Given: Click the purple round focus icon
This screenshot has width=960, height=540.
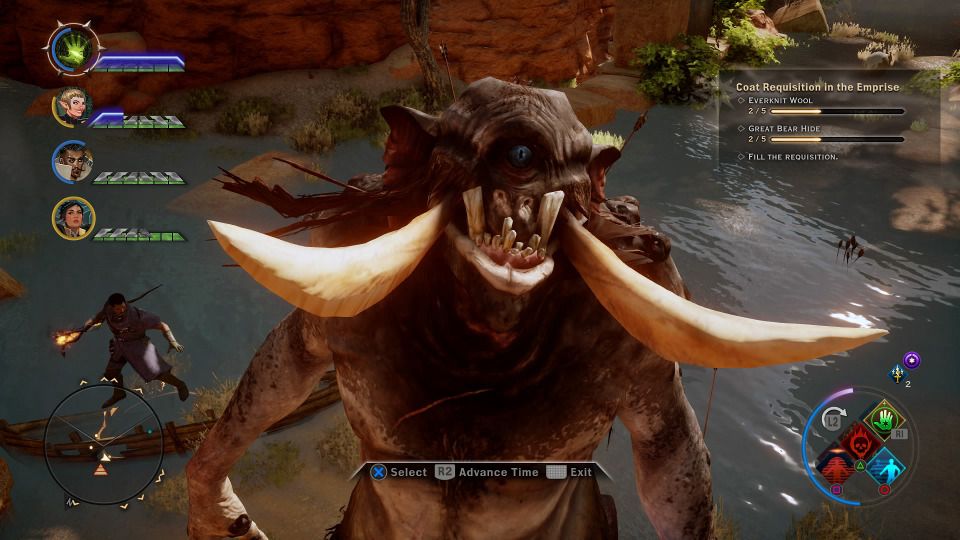Looking at the screenshot, I should tap(911, 359).
